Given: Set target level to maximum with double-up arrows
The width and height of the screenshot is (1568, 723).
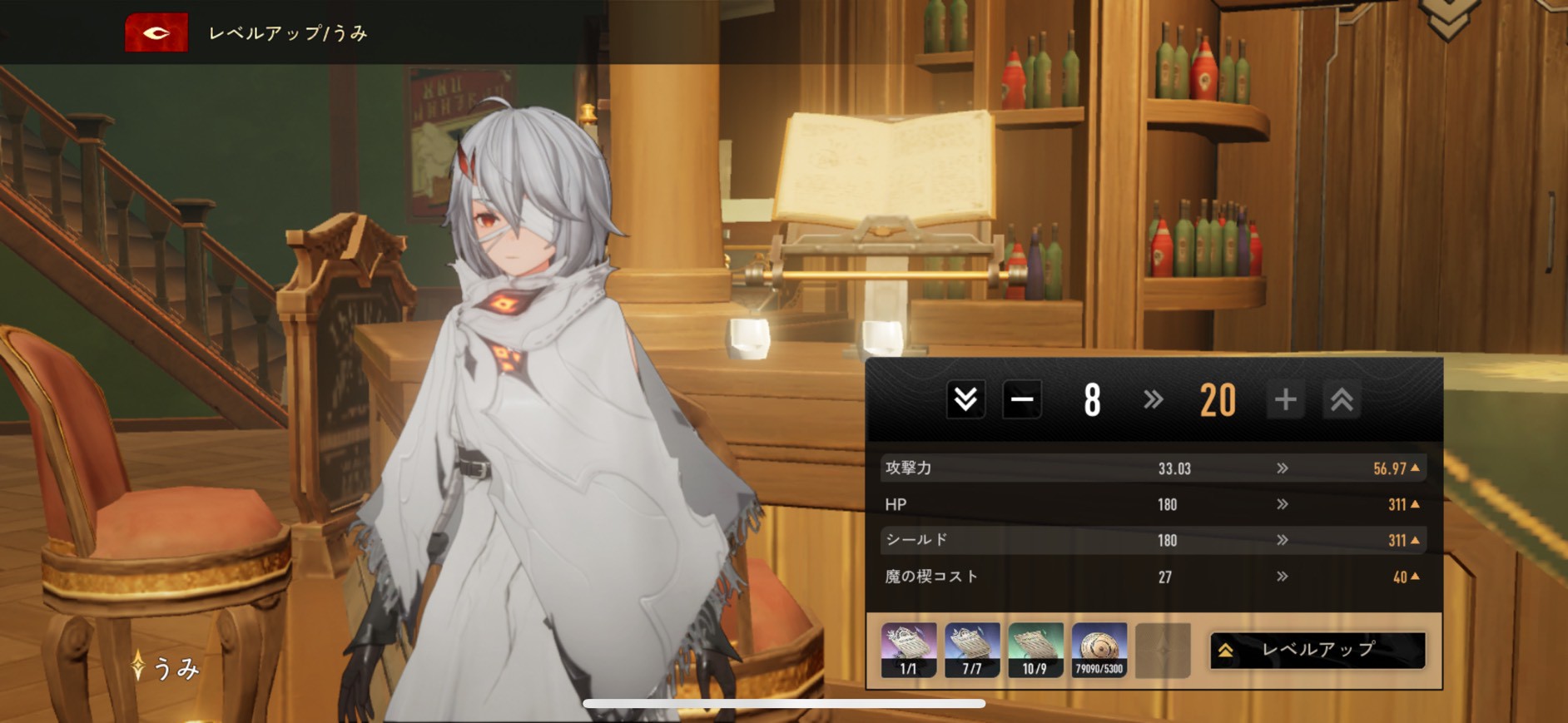Looking at the screenshot, I should (x=1341, y=400).
